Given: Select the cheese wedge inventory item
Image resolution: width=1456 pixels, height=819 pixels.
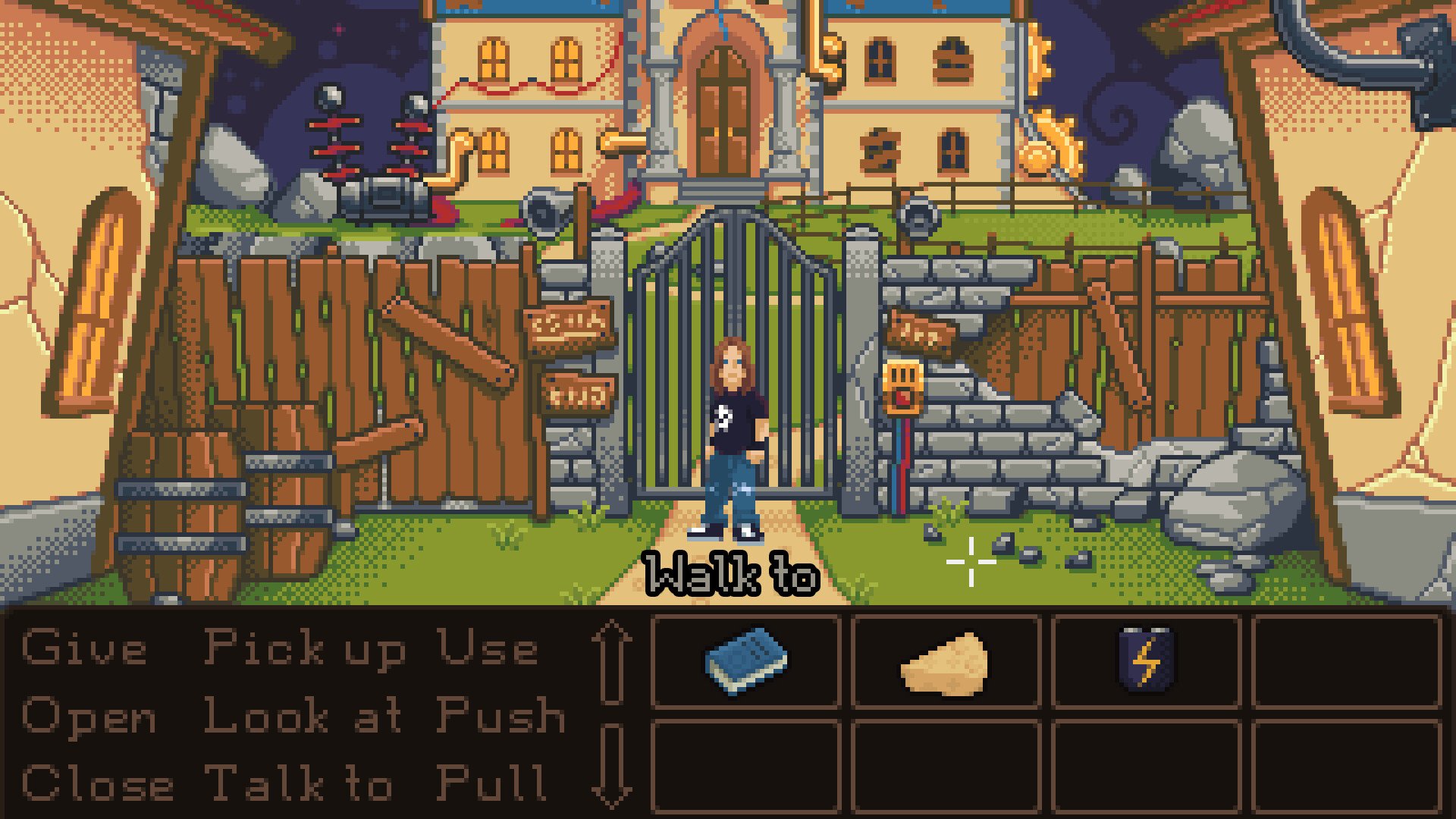Looking at the screenshot, I should point(946,664).
